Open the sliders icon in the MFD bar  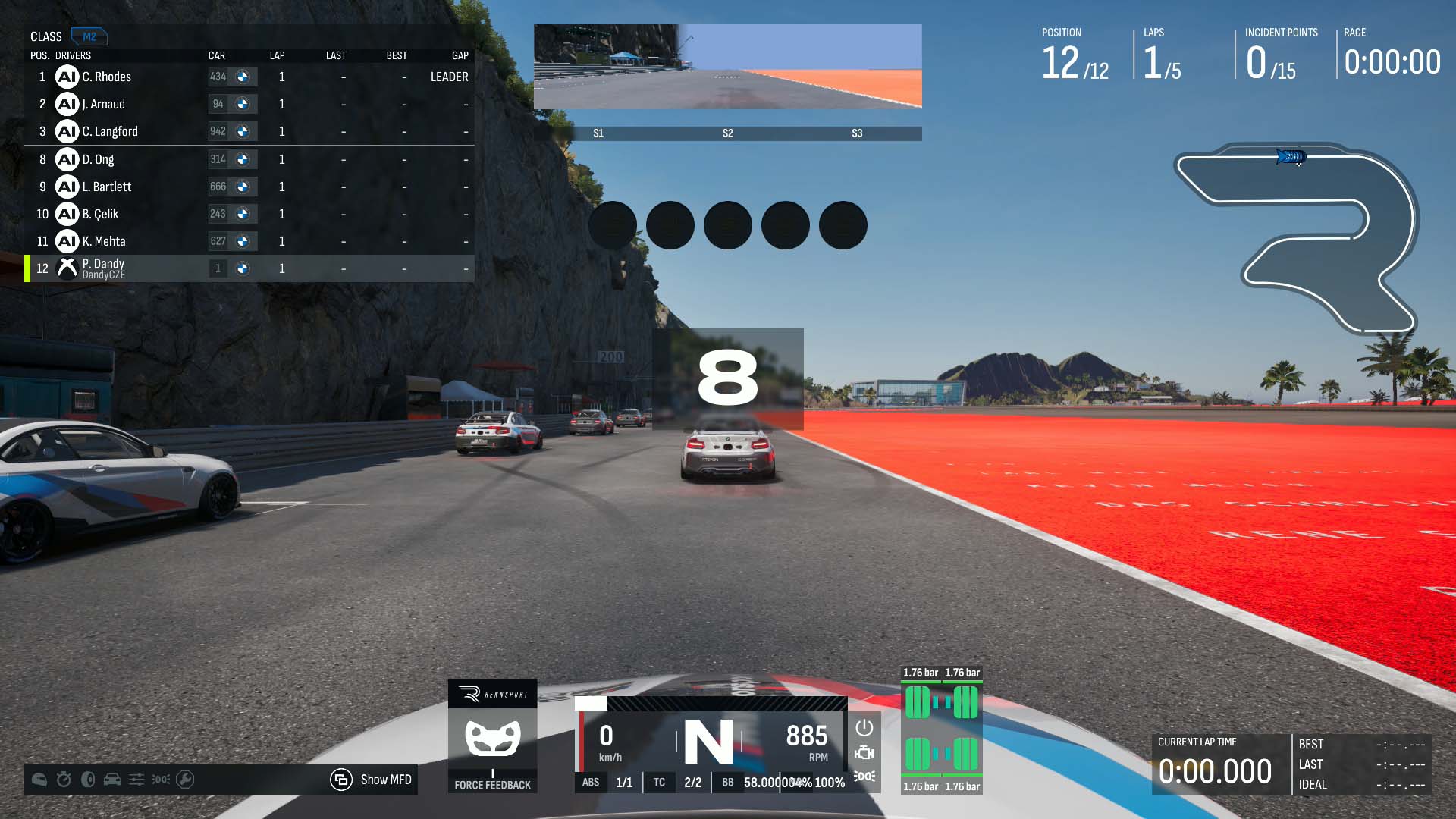[136, 780]
